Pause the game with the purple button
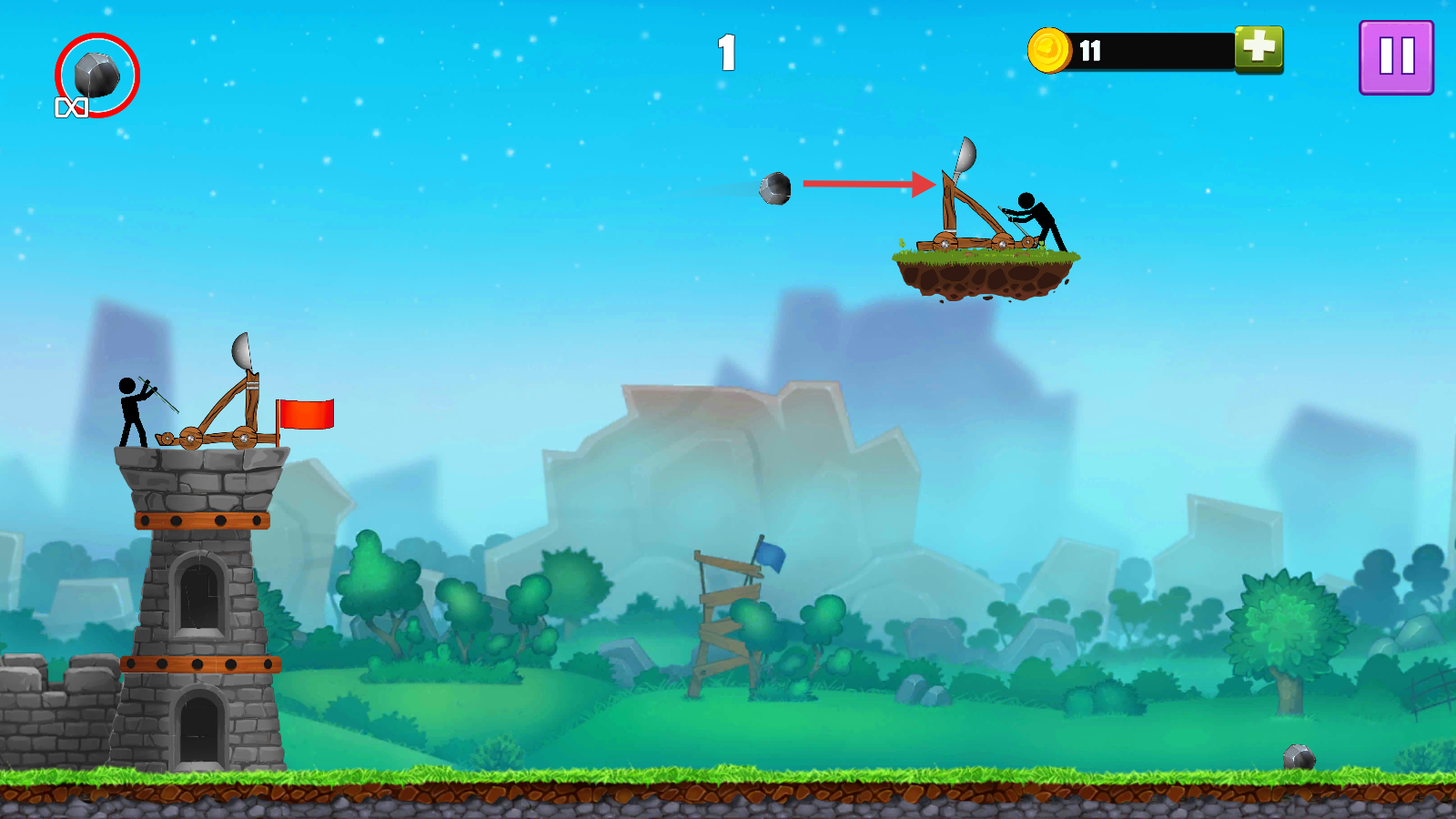This screenshot has width=1456, height=819. click(x=1396, y=57)
